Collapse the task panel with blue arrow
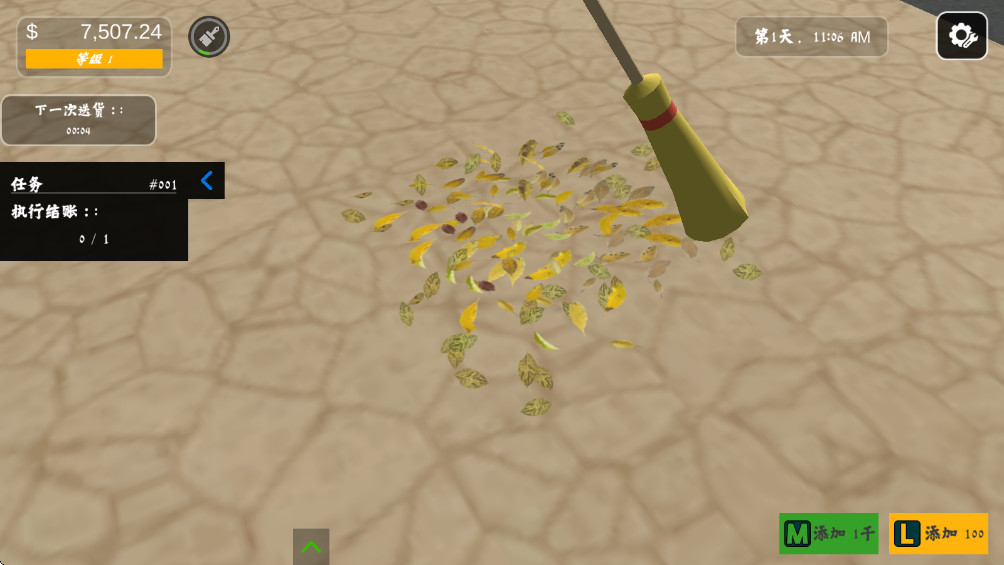 pyautogui.click(x=207, y=181)
